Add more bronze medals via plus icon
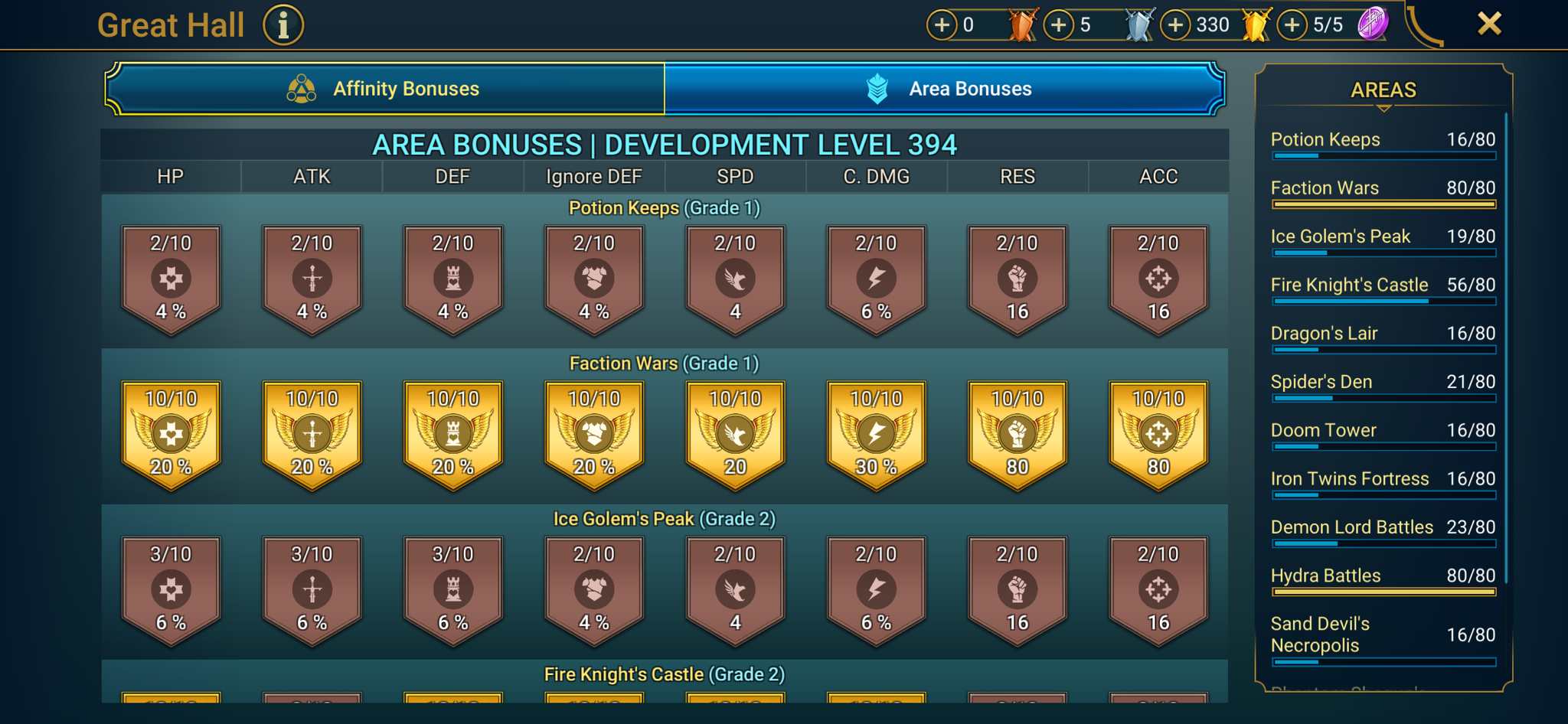Image resolution: width=1568 pixels, height=724 pixels. [941, 24]
